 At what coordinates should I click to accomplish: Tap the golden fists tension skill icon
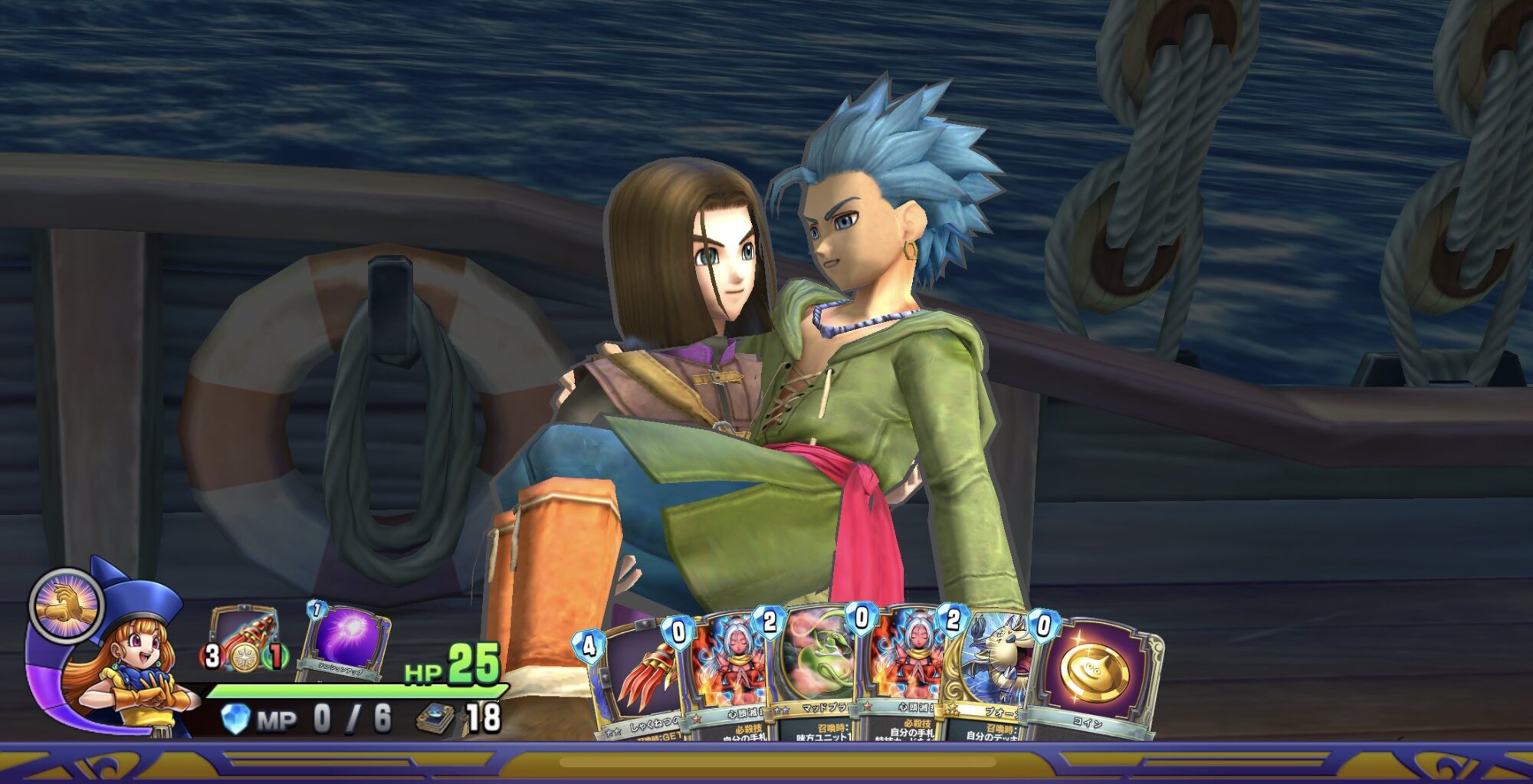(x=67, y=605)
